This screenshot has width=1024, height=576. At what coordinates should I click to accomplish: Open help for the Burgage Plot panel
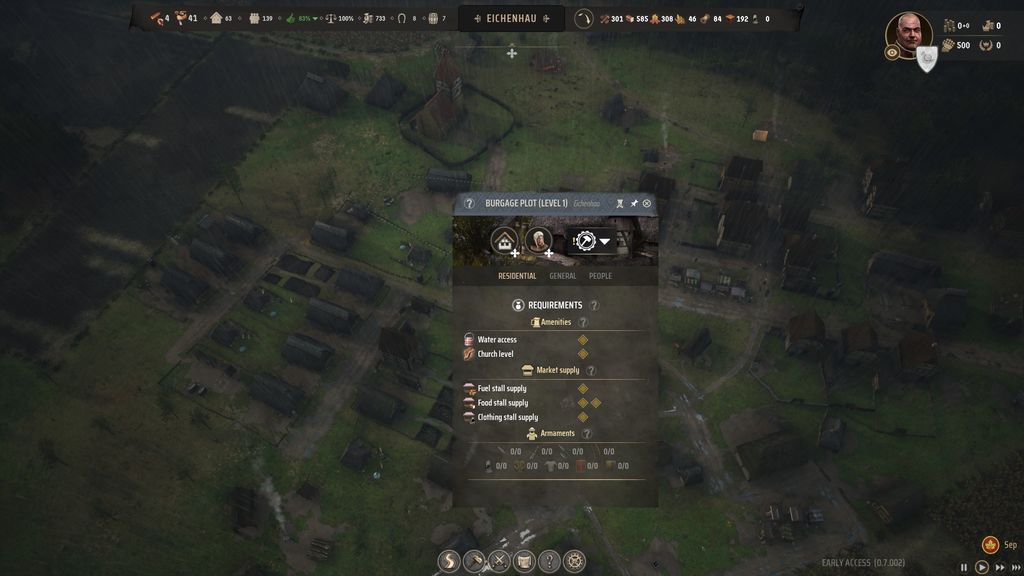pos(469,203)
